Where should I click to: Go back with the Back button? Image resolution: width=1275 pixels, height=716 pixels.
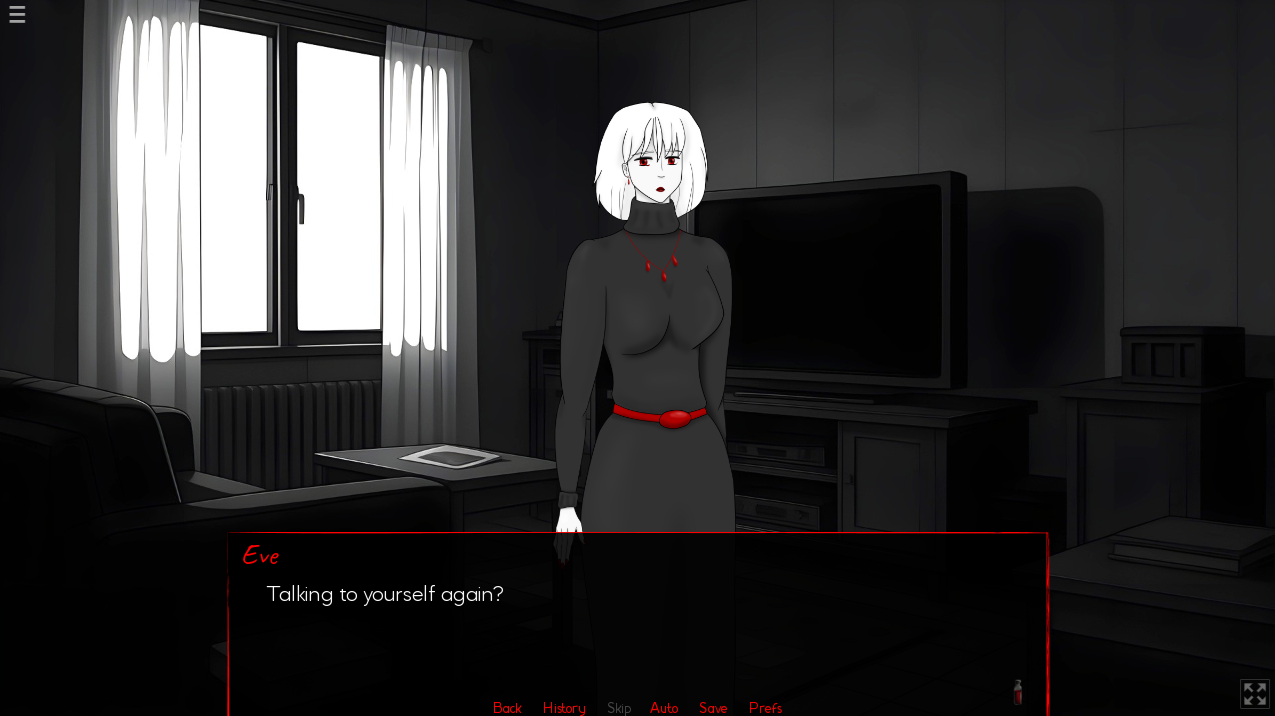point(507,708)
